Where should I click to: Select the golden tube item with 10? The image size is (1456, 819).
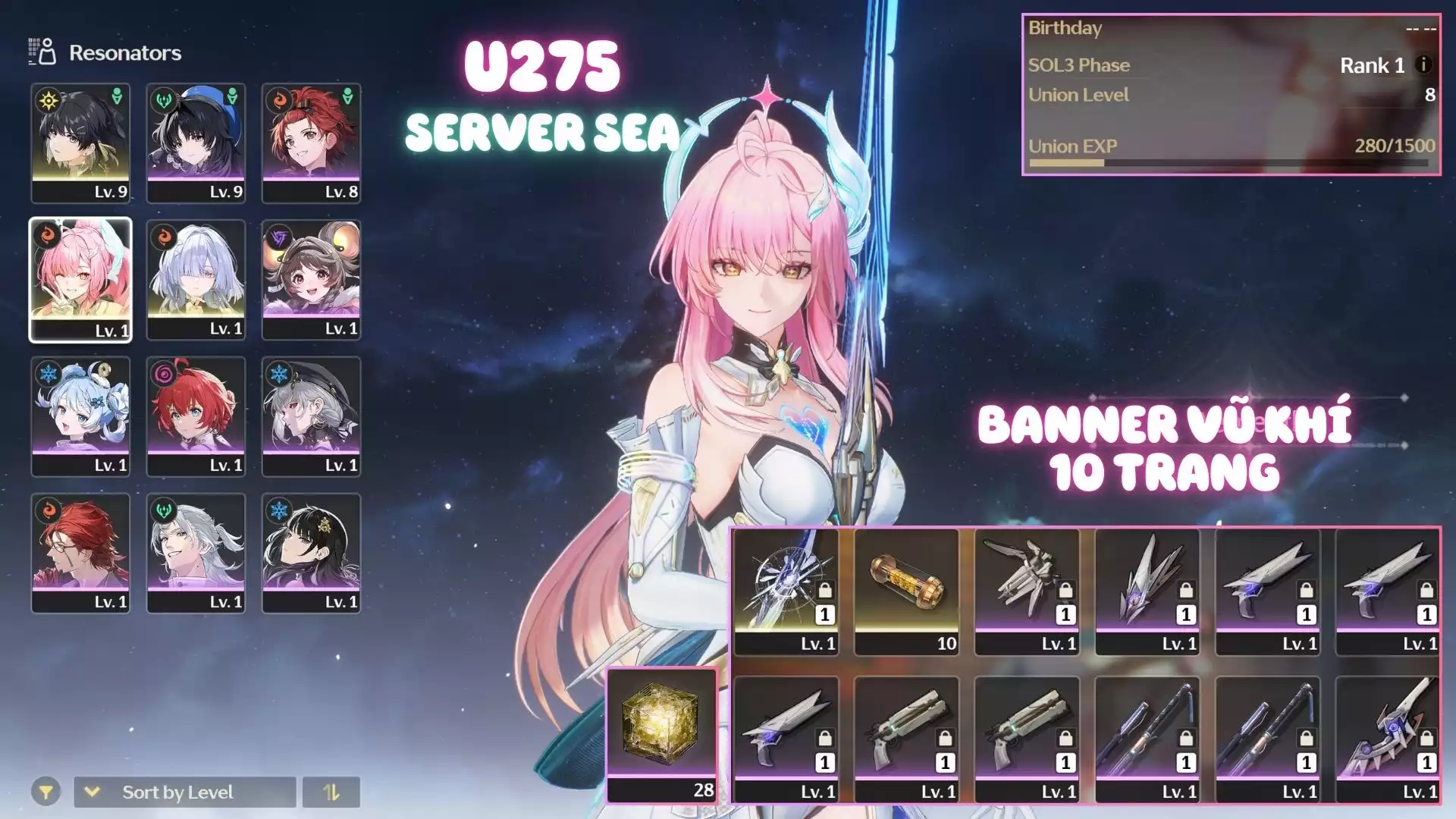(906, 591)
